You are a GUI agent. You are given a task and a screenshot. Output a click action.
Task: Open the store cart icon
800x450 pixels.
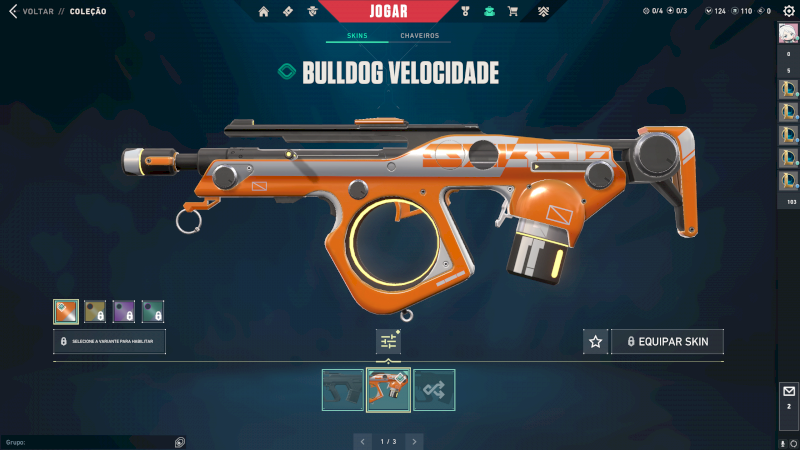513,12
